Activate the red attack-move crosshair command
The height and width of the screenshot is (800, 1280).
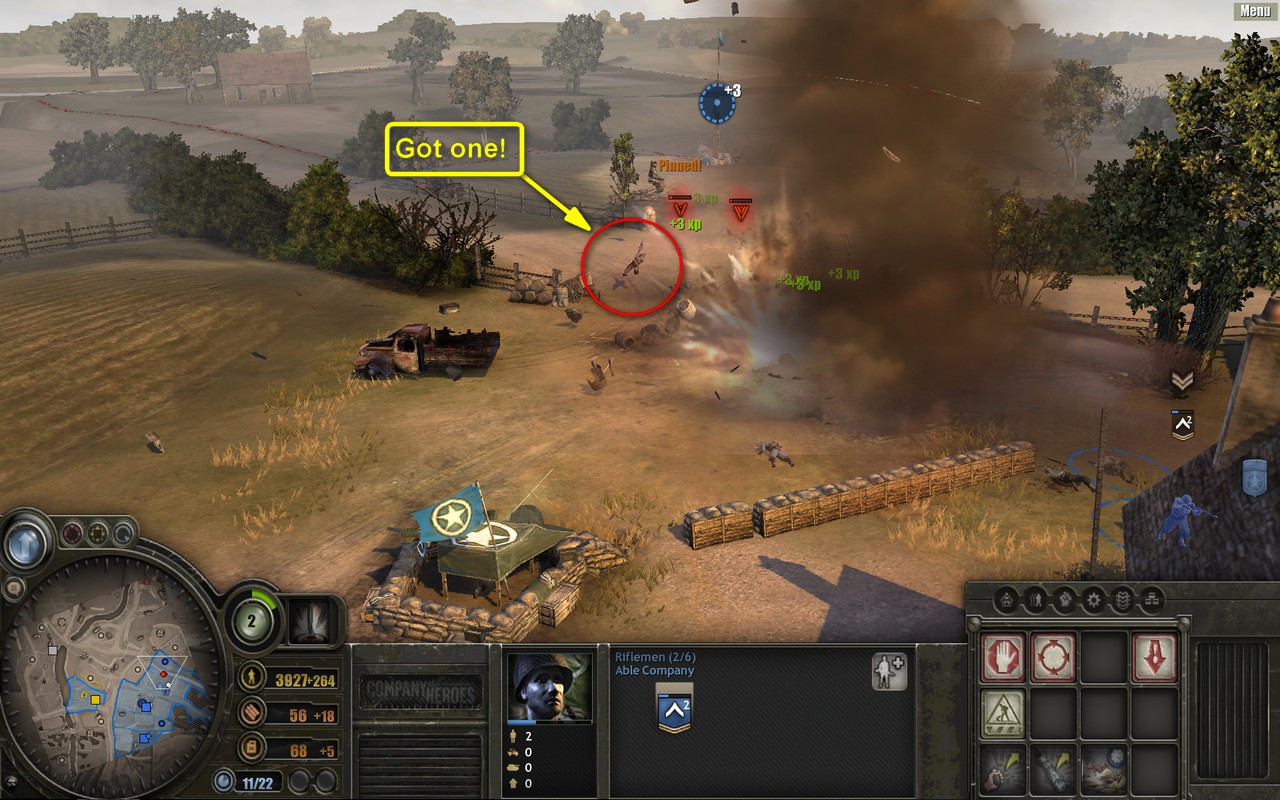pyautogui.click(x=1053, y=657)
